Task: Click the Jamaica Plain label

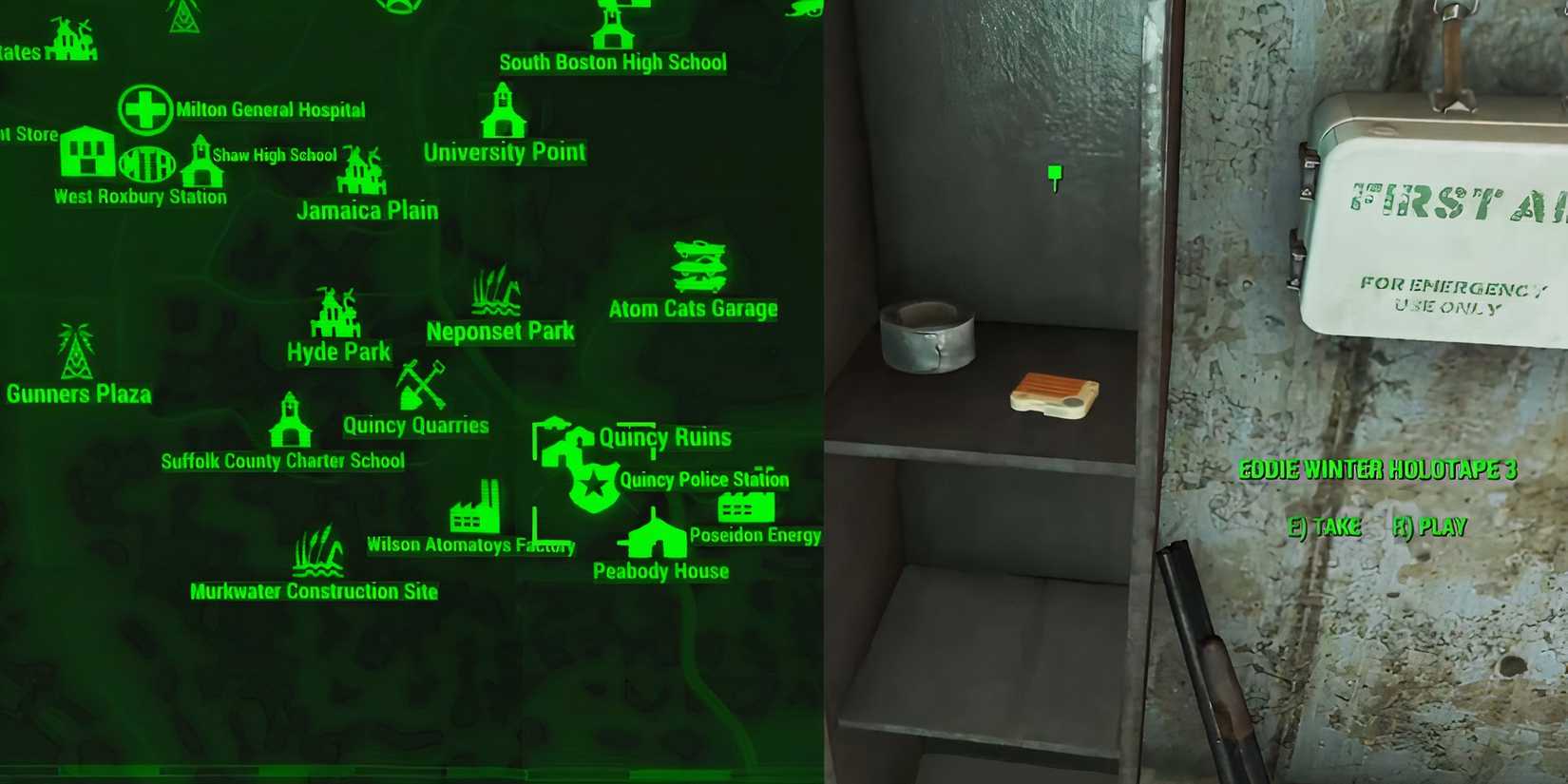Action: (368, 209)
